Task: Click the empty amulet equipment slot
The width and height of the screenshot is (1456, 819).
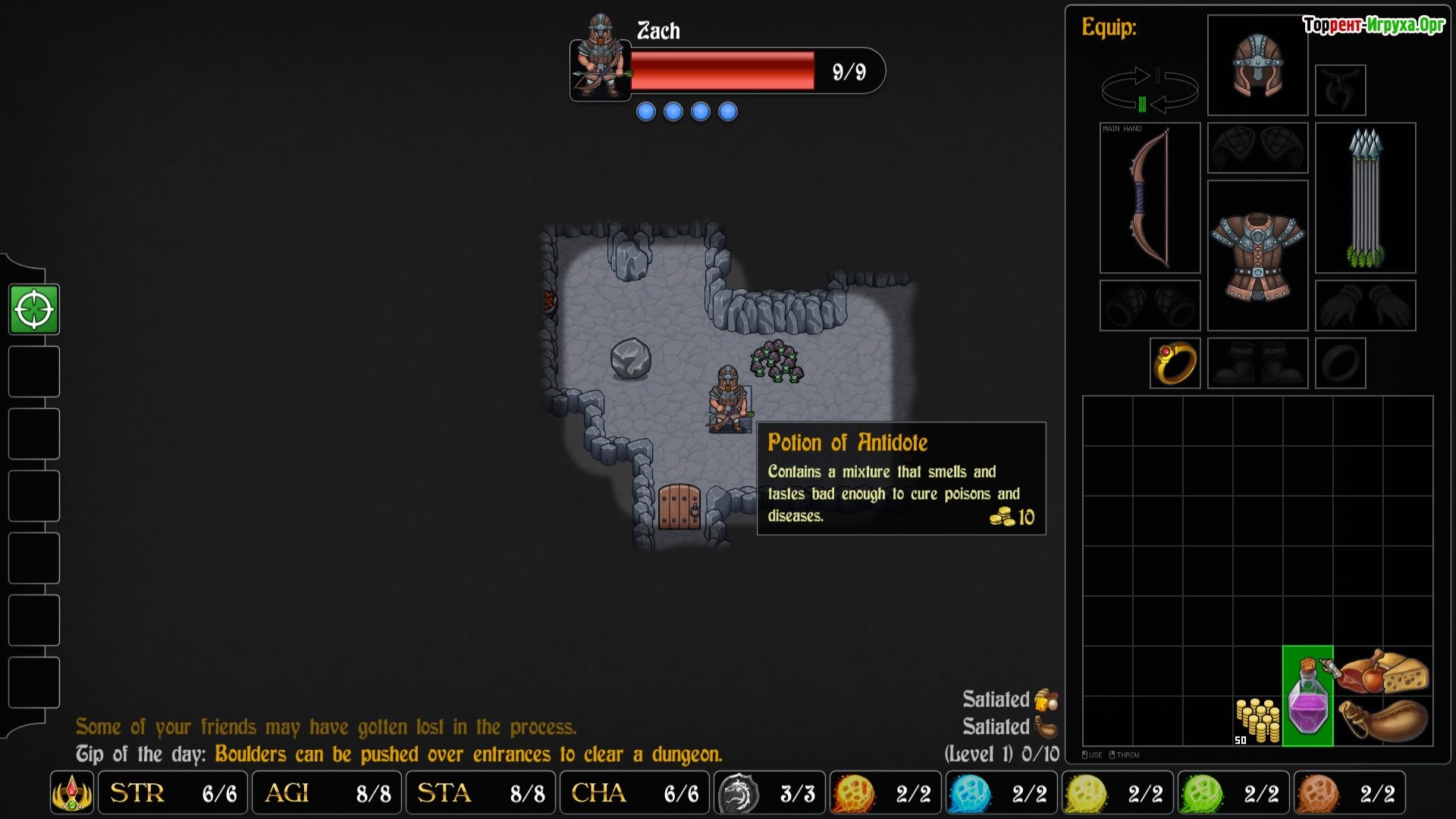Action: 1340,90
